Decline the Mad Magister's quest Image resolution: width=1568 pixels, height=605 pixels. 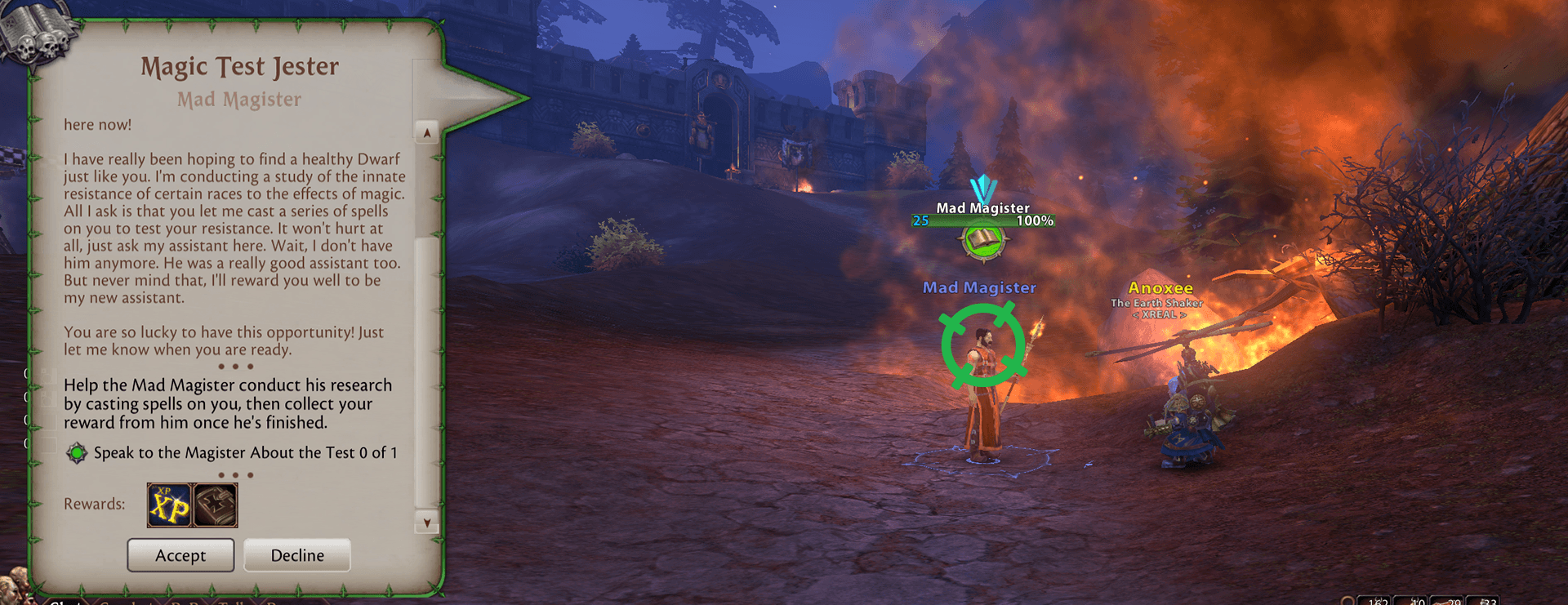coord(297,555)
